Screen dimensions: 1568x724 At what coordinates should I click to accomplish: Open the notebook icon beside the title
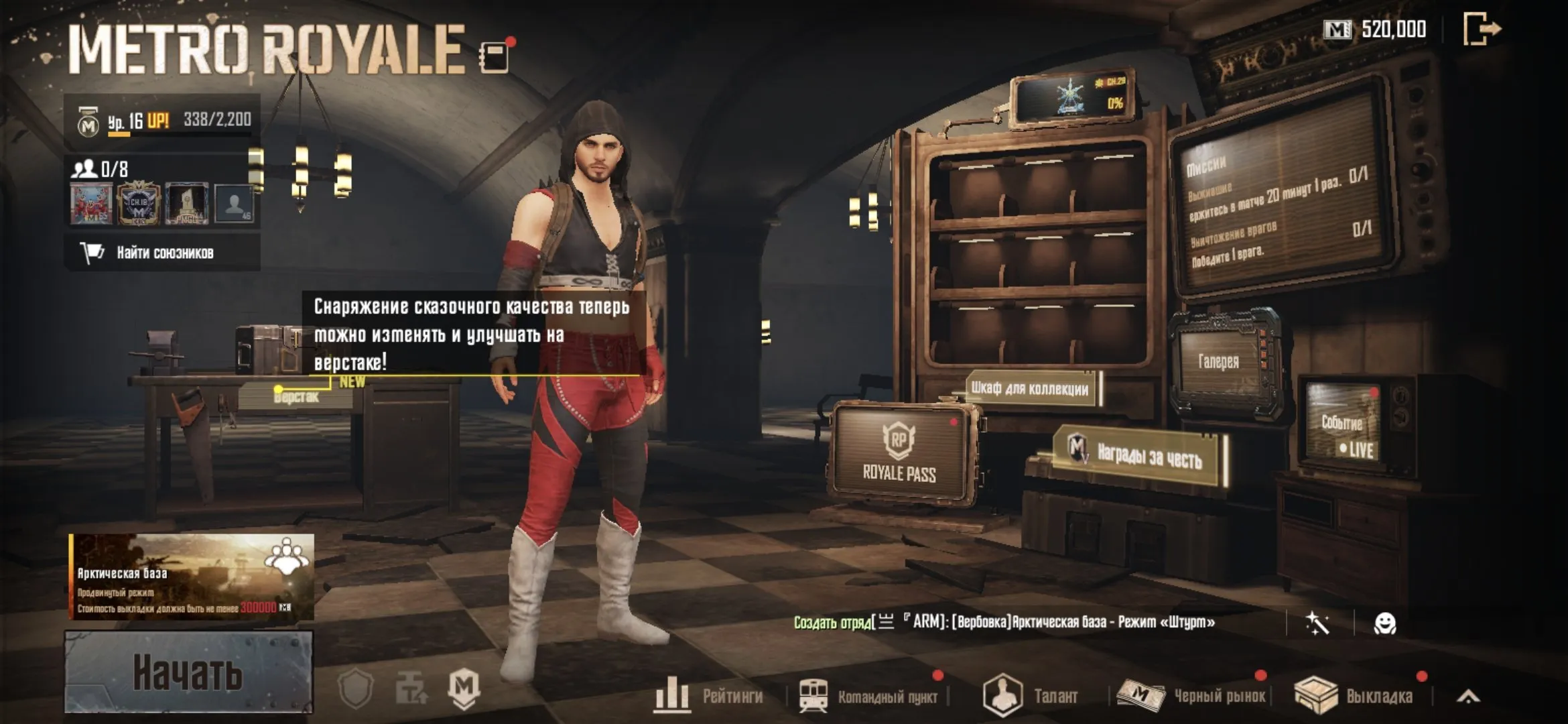(495, 57)
